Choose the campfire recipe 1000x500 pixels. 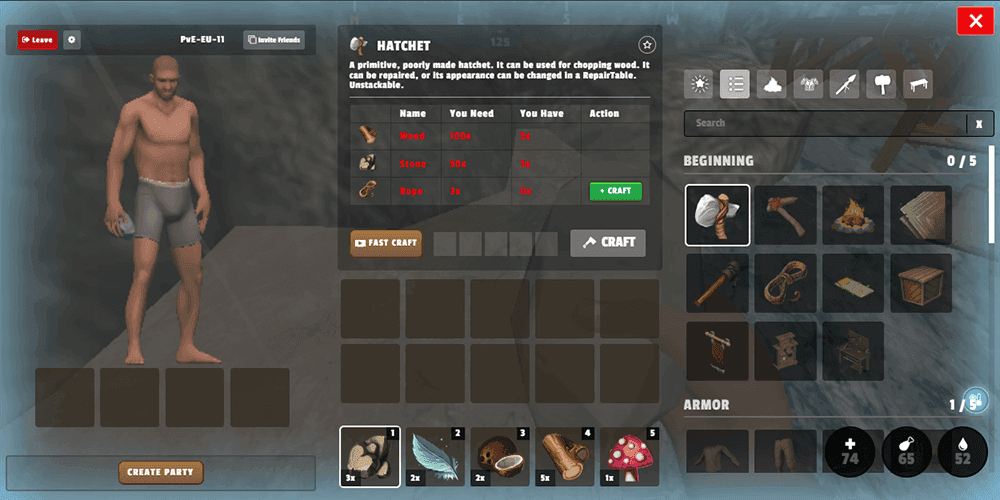tap(853, 215)
